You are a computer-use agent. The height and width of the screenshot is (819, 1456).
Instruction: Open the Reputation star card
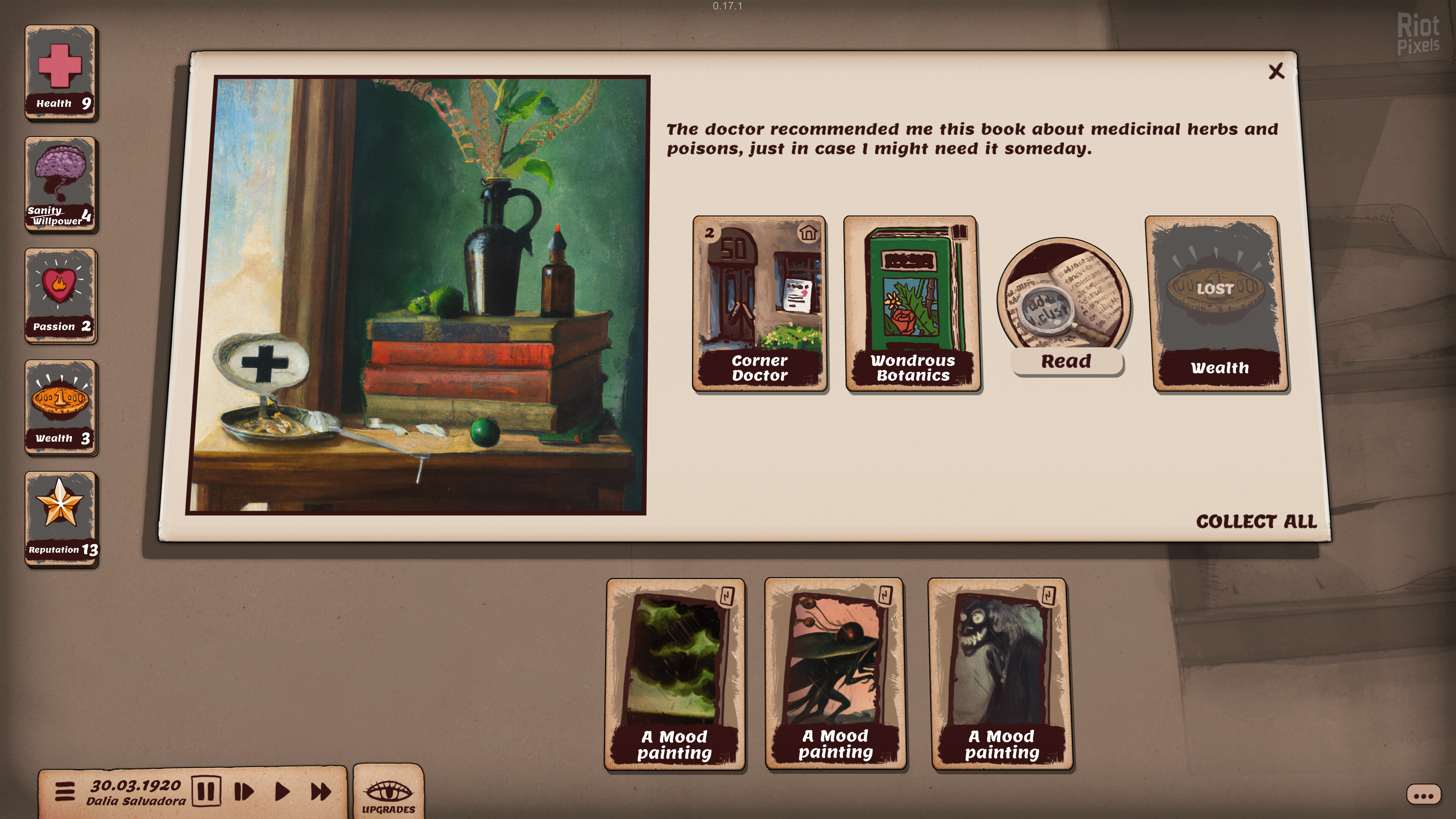click(61, 519)
